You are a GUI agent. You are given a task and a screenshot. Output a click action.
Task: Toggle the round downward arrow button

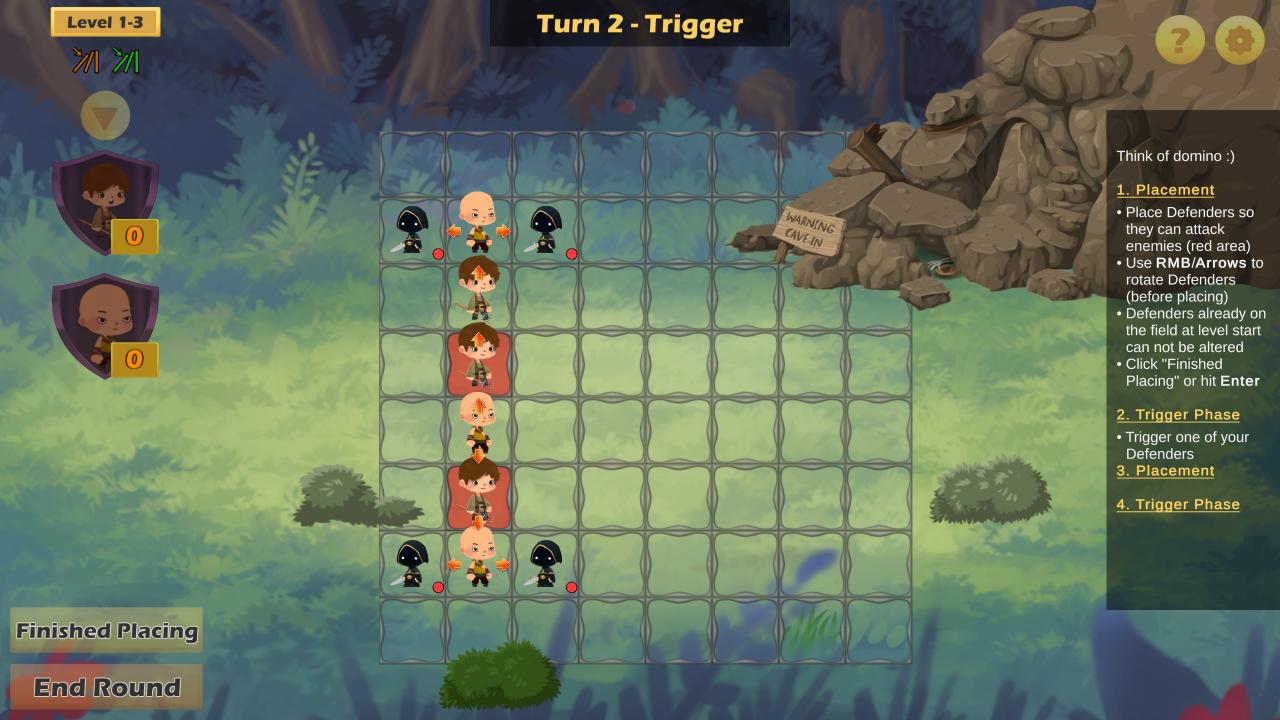pyautogui.click(x=105, y=117)
